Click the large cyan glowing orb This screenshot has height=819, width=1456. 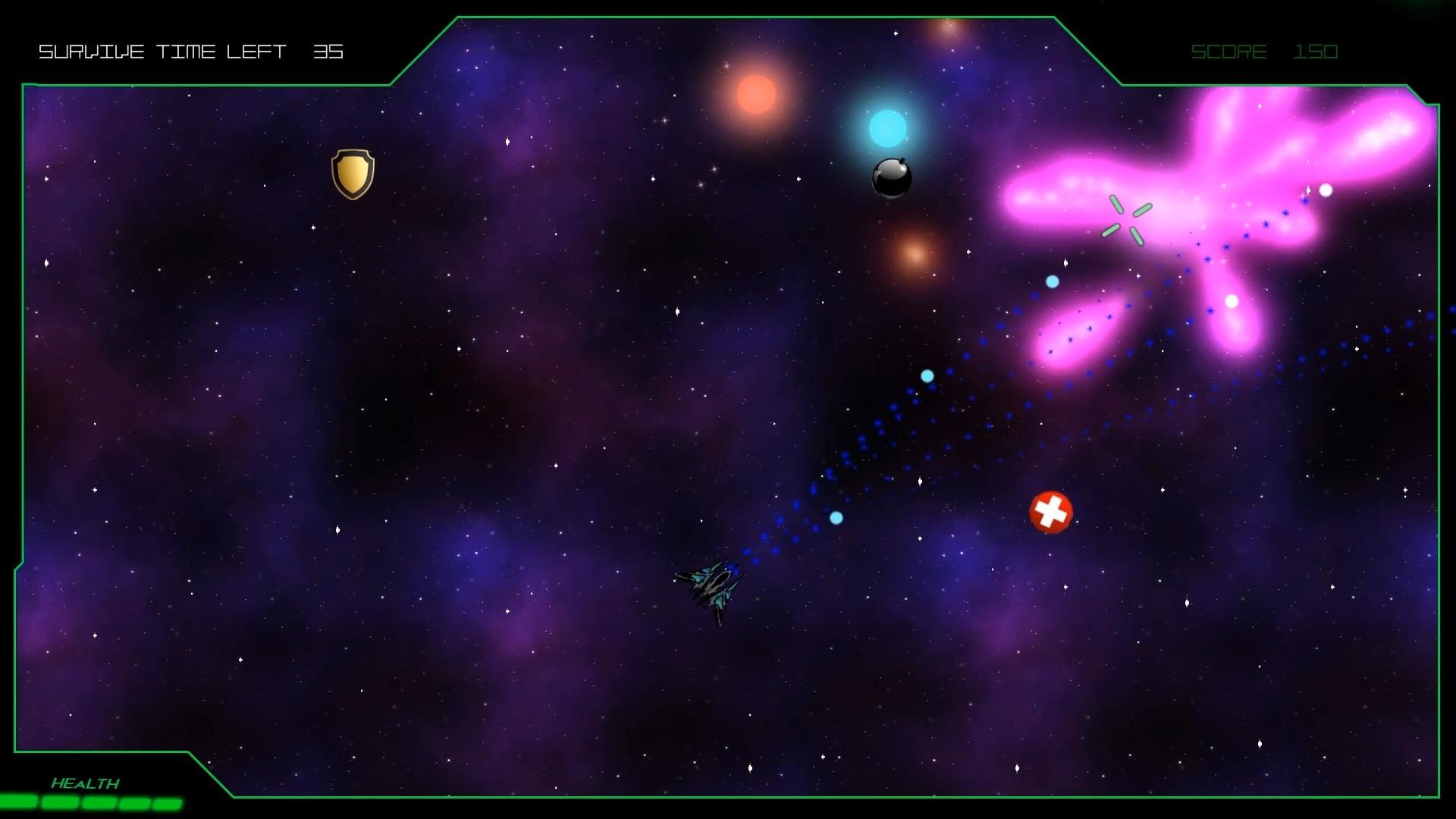[886, 127]
